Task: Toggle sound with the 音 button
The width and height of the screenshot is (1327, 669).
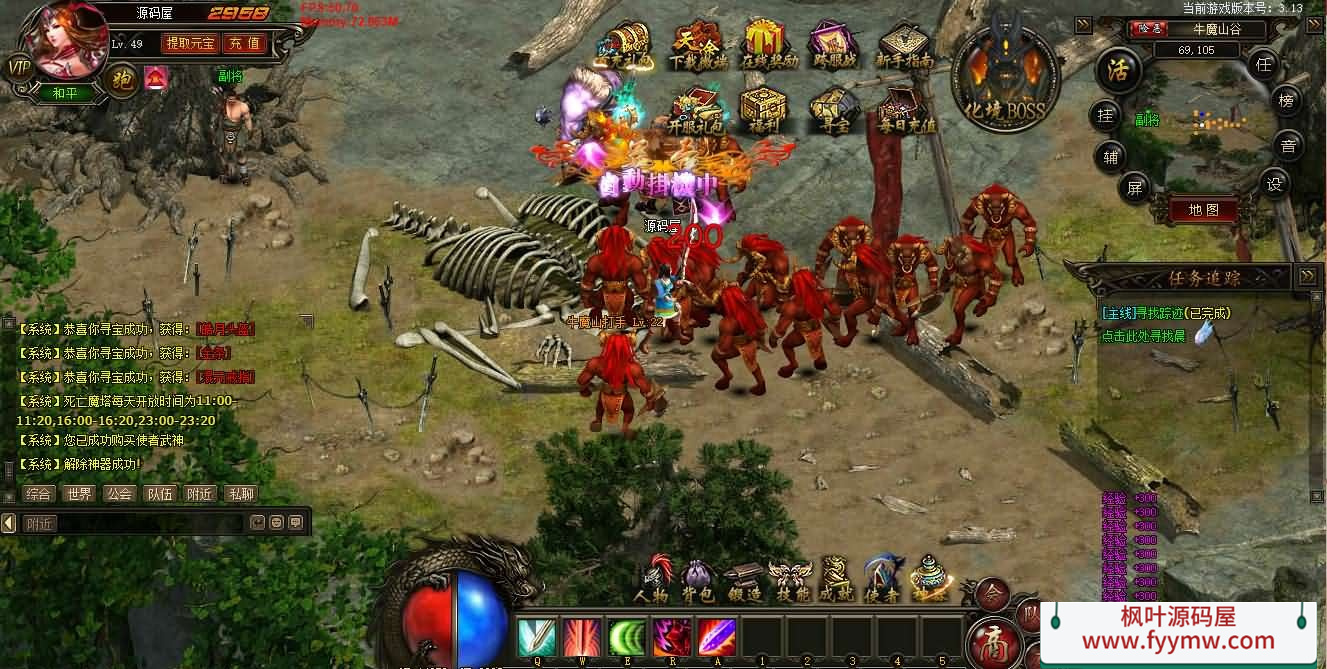Action: pos(1288,146)
